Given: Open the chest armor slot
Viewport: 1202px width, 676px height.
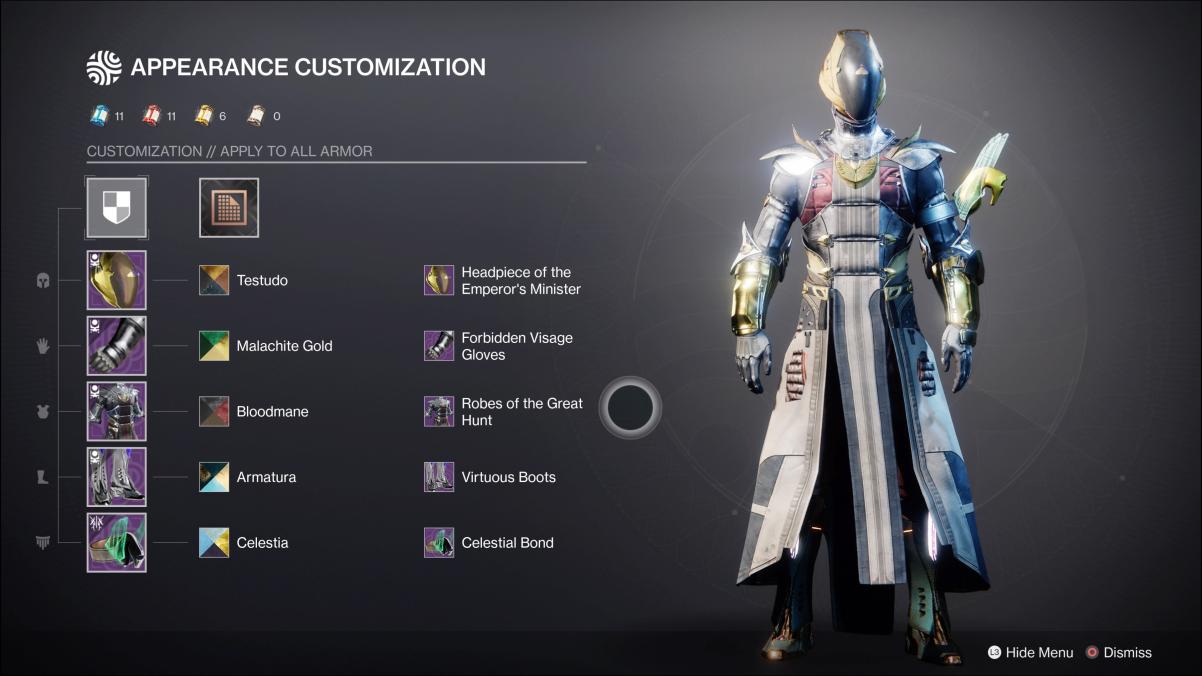Looking at the screenshot, I should point(117,411).
